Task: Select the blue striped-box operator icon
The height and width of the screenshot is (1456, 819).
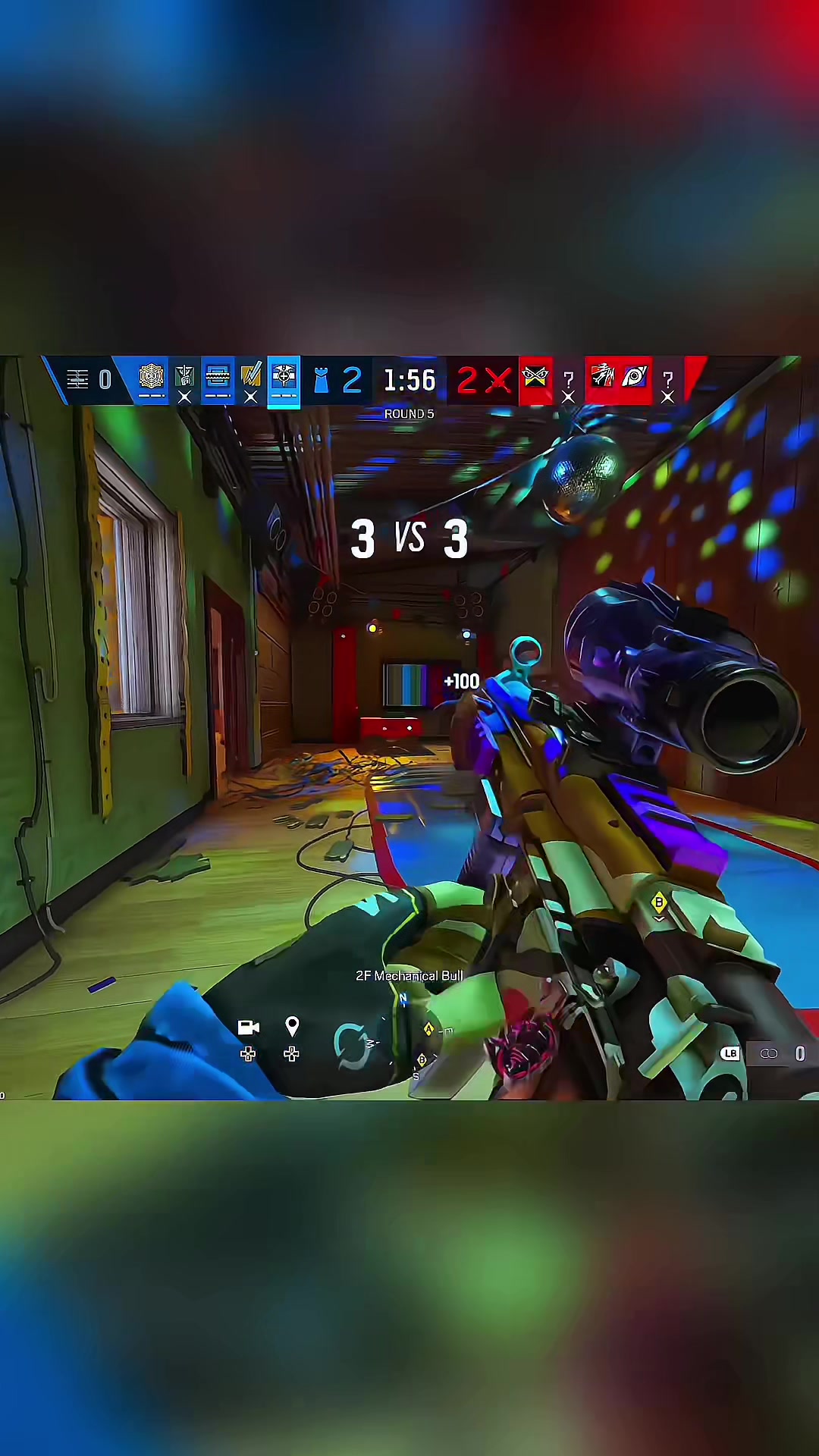Action: [218, 377]
